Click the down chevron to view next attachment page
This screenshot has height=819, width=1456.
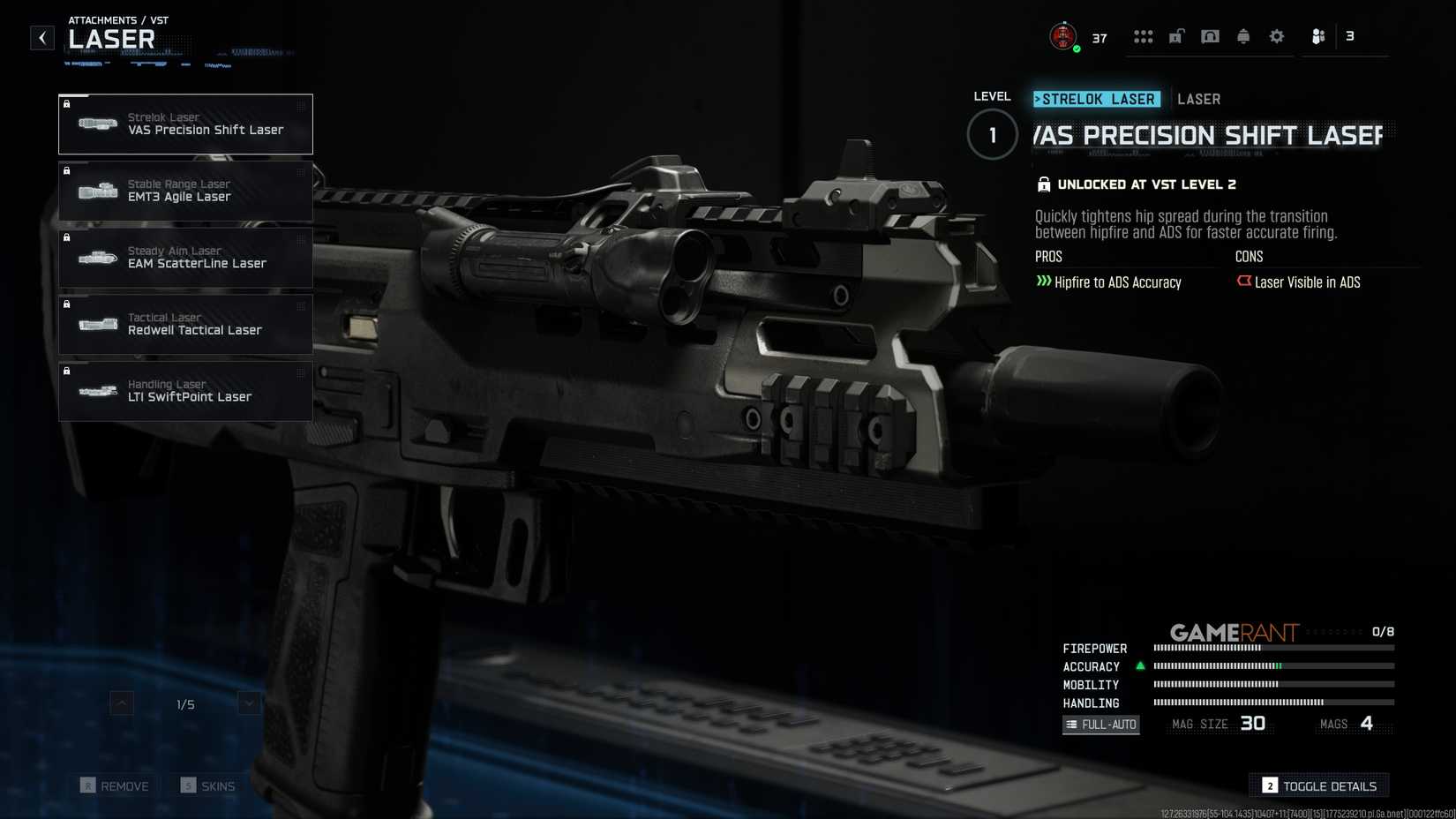click(248, 704)
